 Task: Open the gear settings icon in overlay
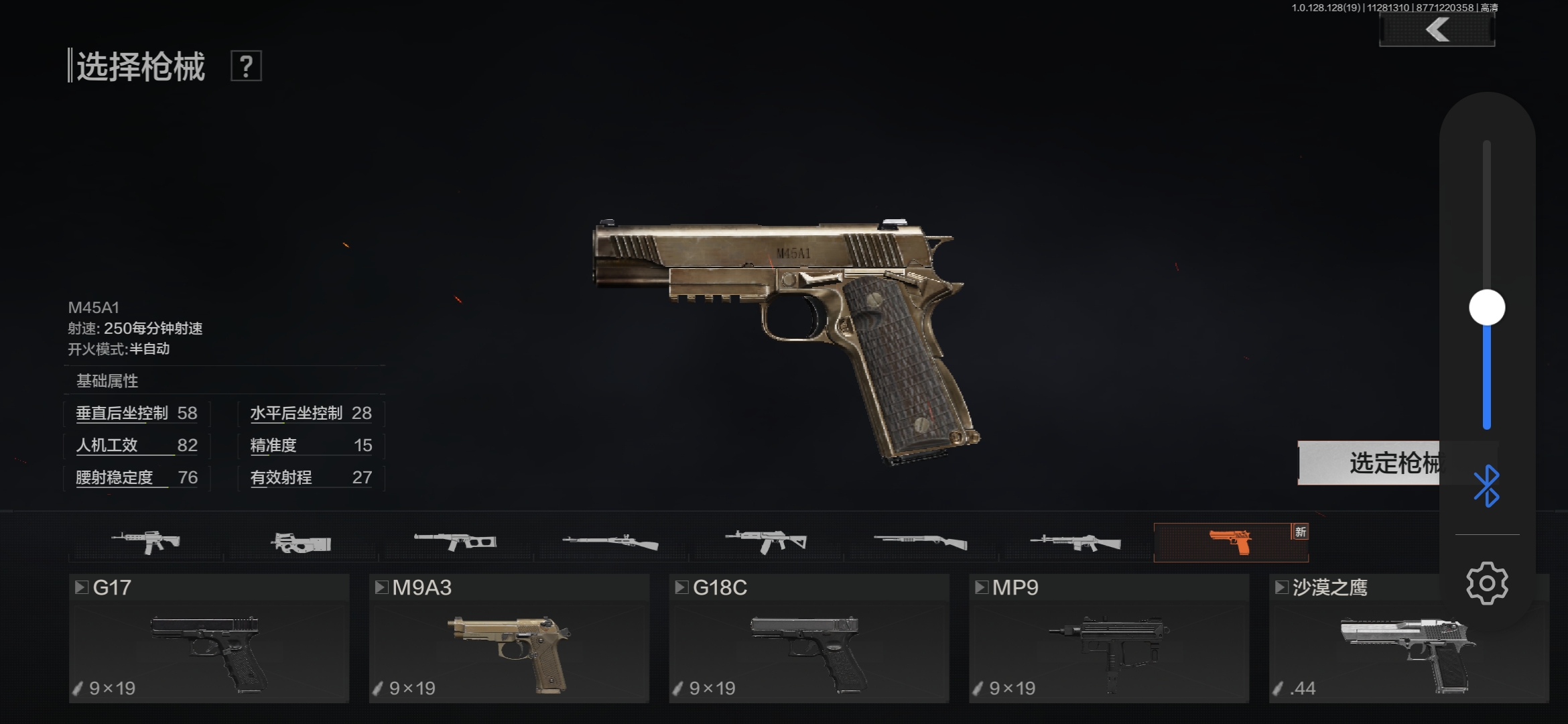(x=1487, y=583)
